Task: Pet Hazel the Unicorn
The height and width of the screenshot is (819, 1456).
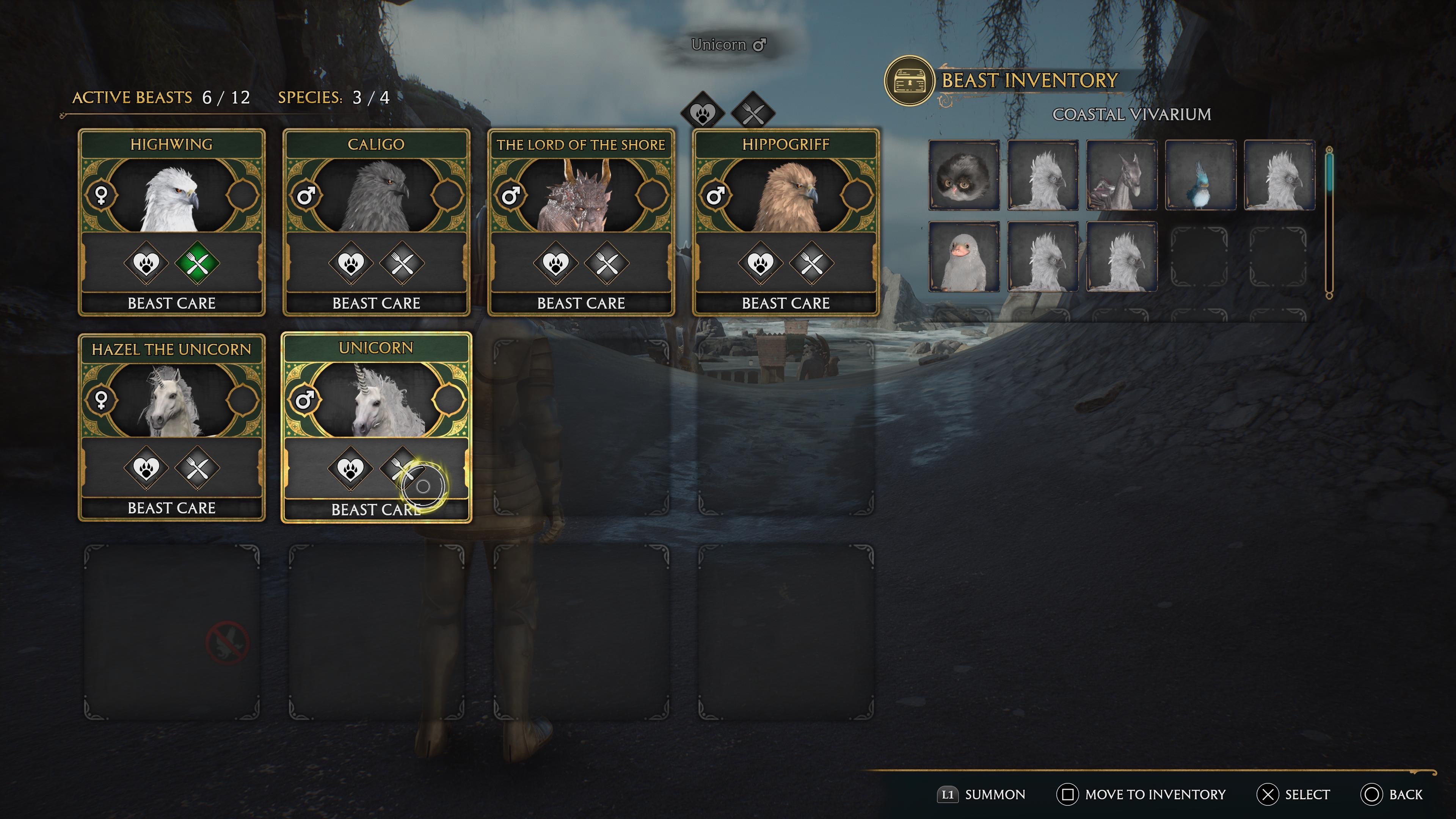Action: pyautogui.click(x=146, y=468)
